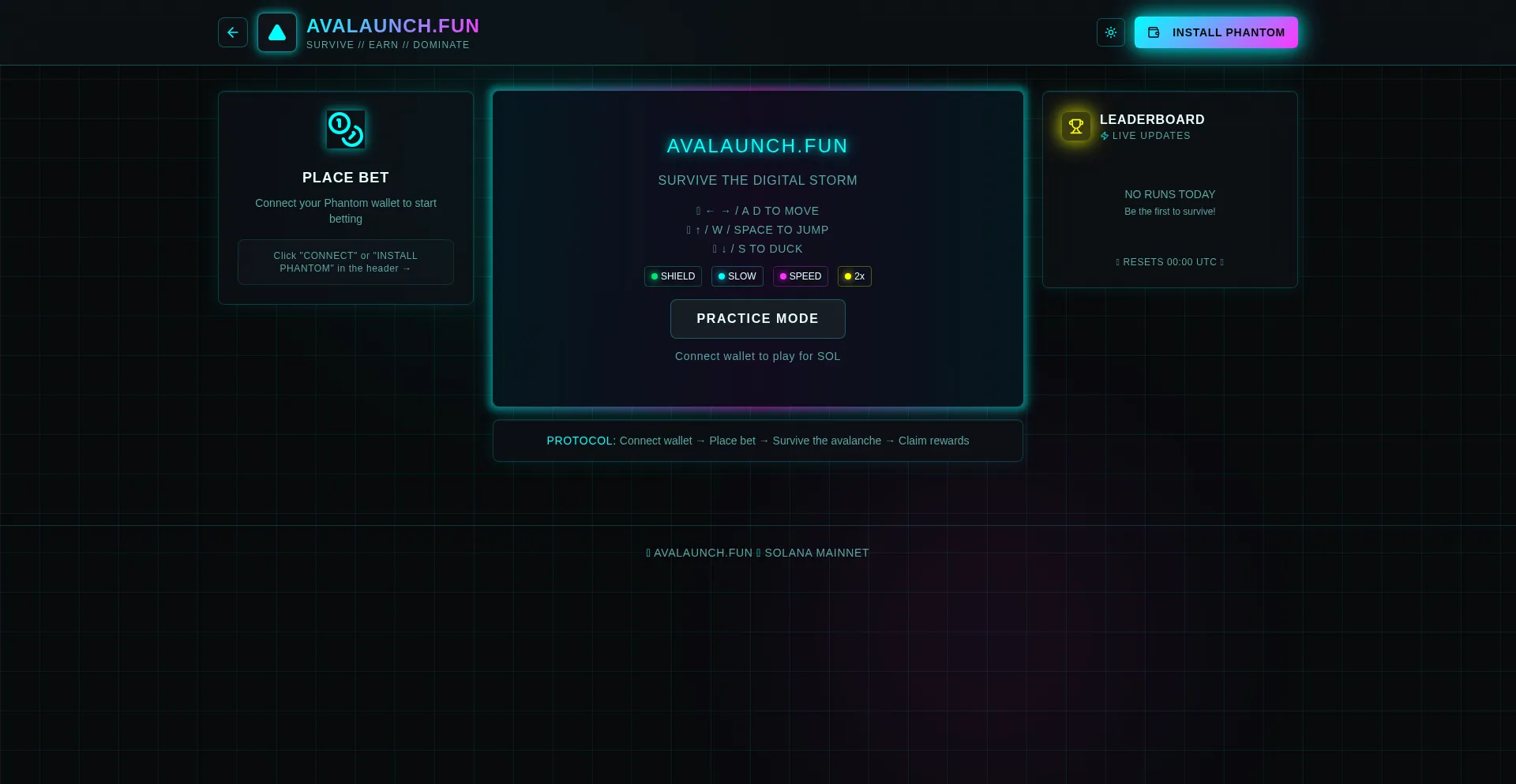Toggle the theme brightness icon
The height and width of the screenshot is (784, 1516).
1110,32
